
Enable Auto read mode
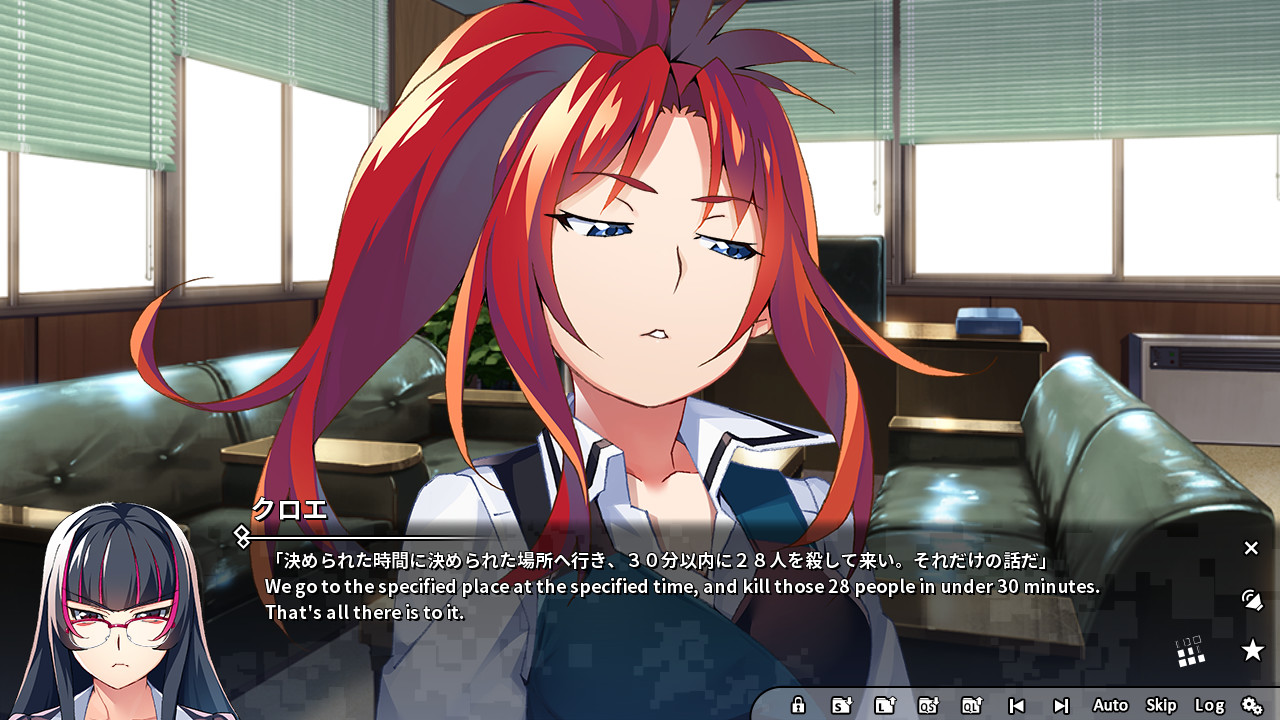pyautogui.click(x=1110, y=704)
